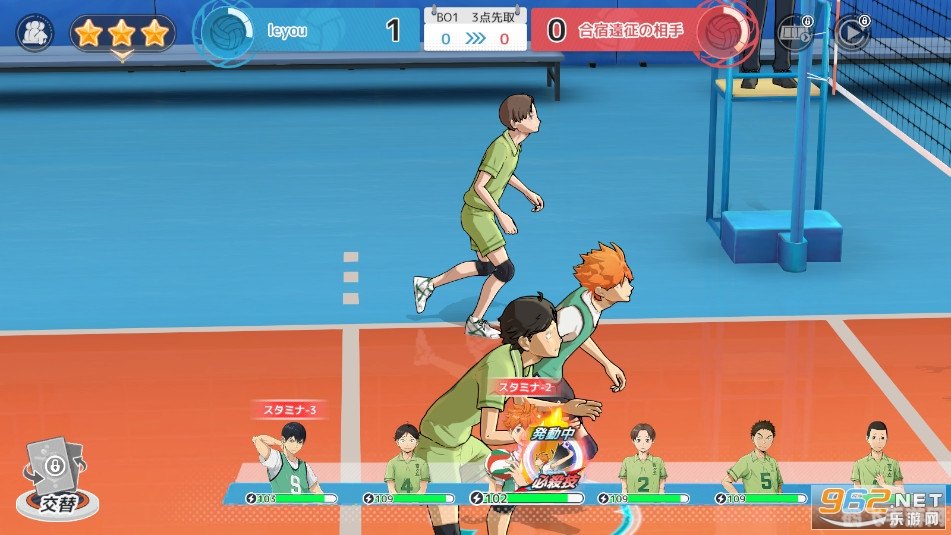The image size is (951, 535).
Task: Open the team members icon
Action: [x=36, y=32]
